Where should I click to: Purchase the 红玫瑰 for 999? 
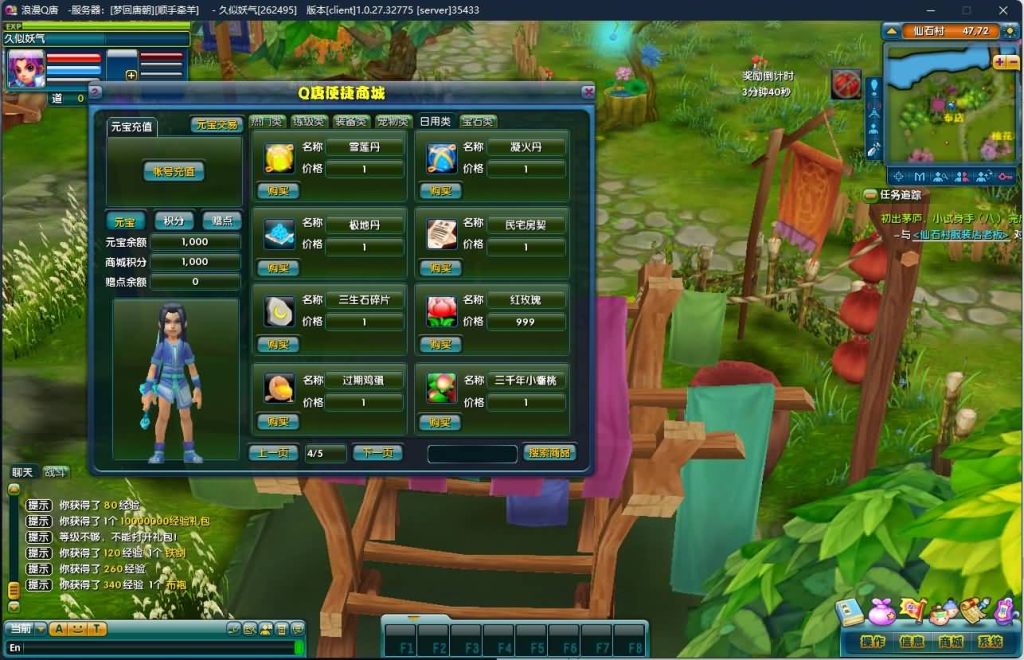(x=441, y=344)
